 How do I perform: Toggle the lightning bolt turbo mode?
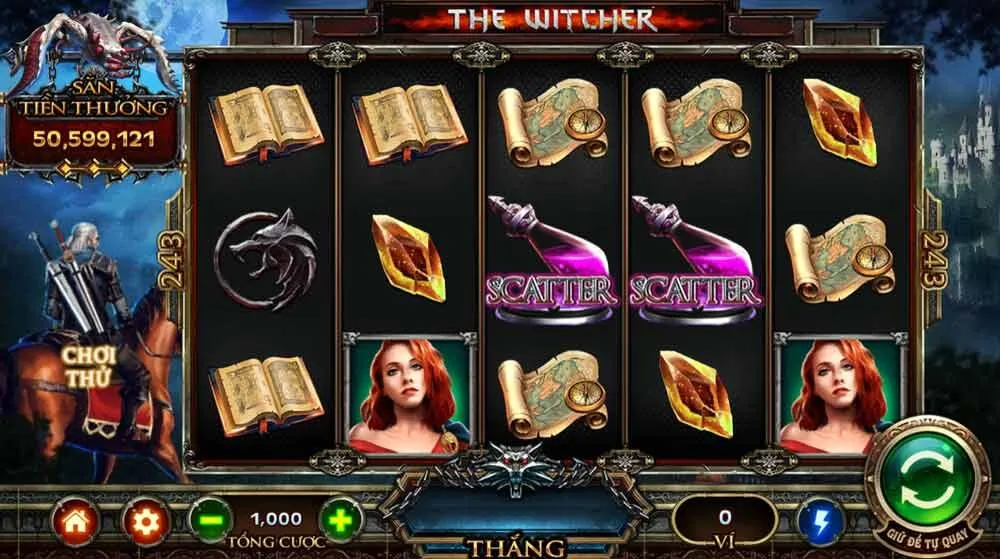pos(821,521)
